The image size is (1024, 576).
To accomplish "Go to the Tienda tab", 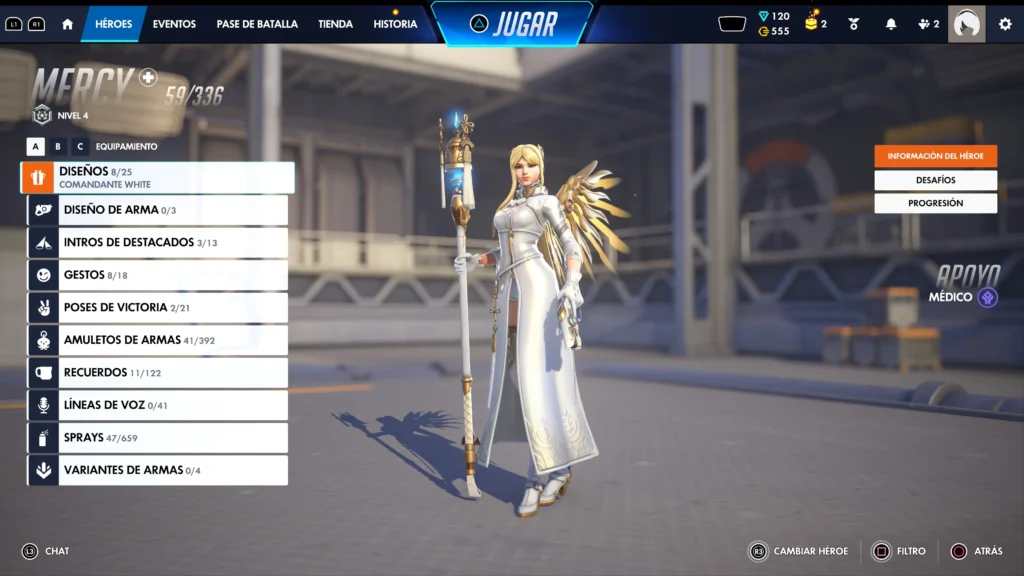I will (335, 24).
